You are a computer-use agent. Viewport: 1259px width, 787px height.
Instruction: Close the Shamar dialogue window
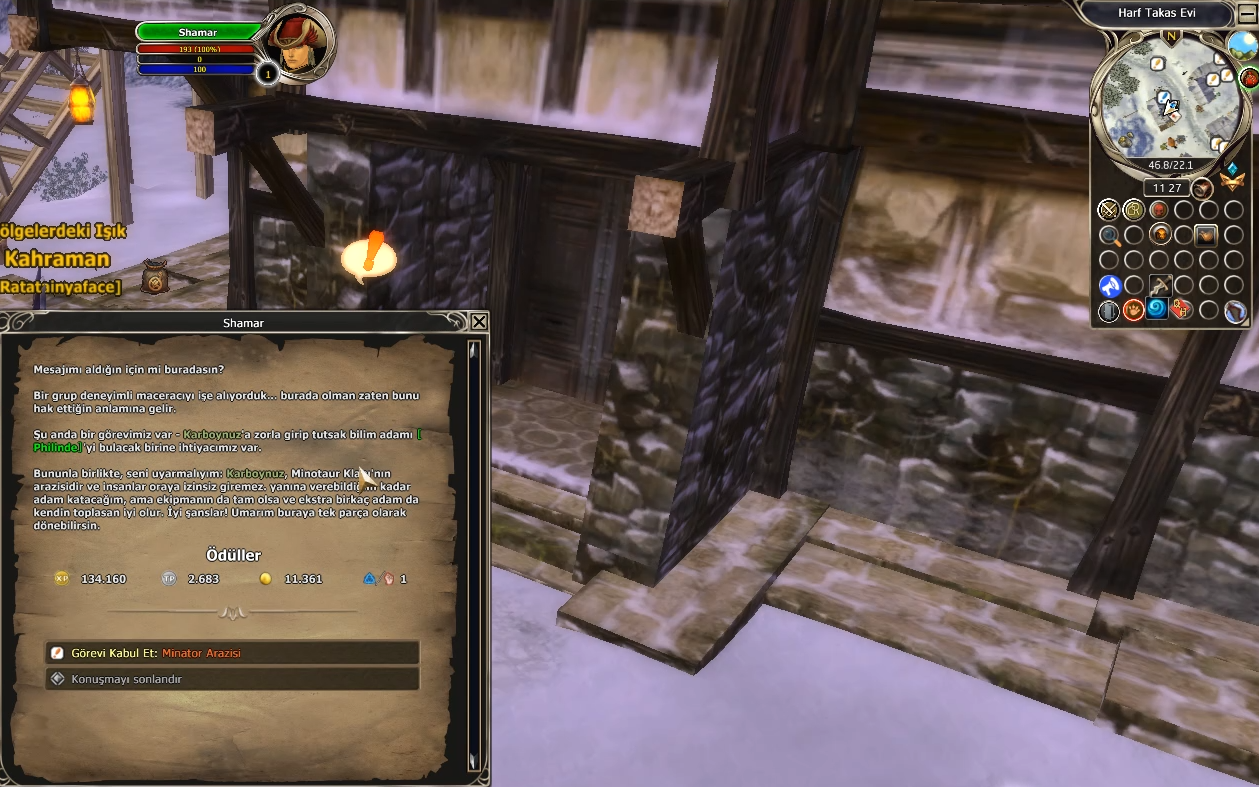(x=479, y=322)
